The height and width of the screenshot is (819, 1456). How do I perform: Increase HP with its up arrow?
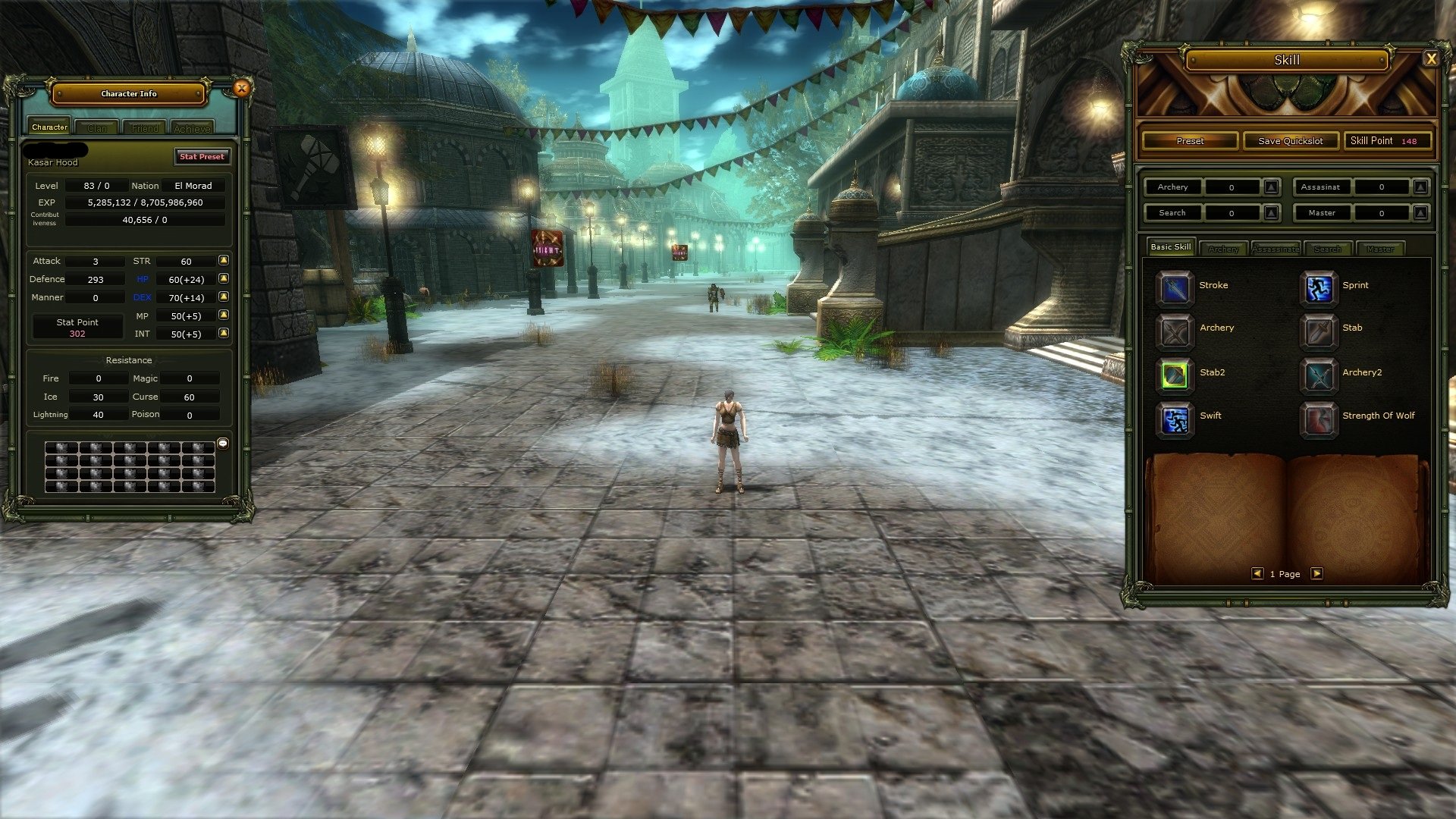tap(222, 279)
